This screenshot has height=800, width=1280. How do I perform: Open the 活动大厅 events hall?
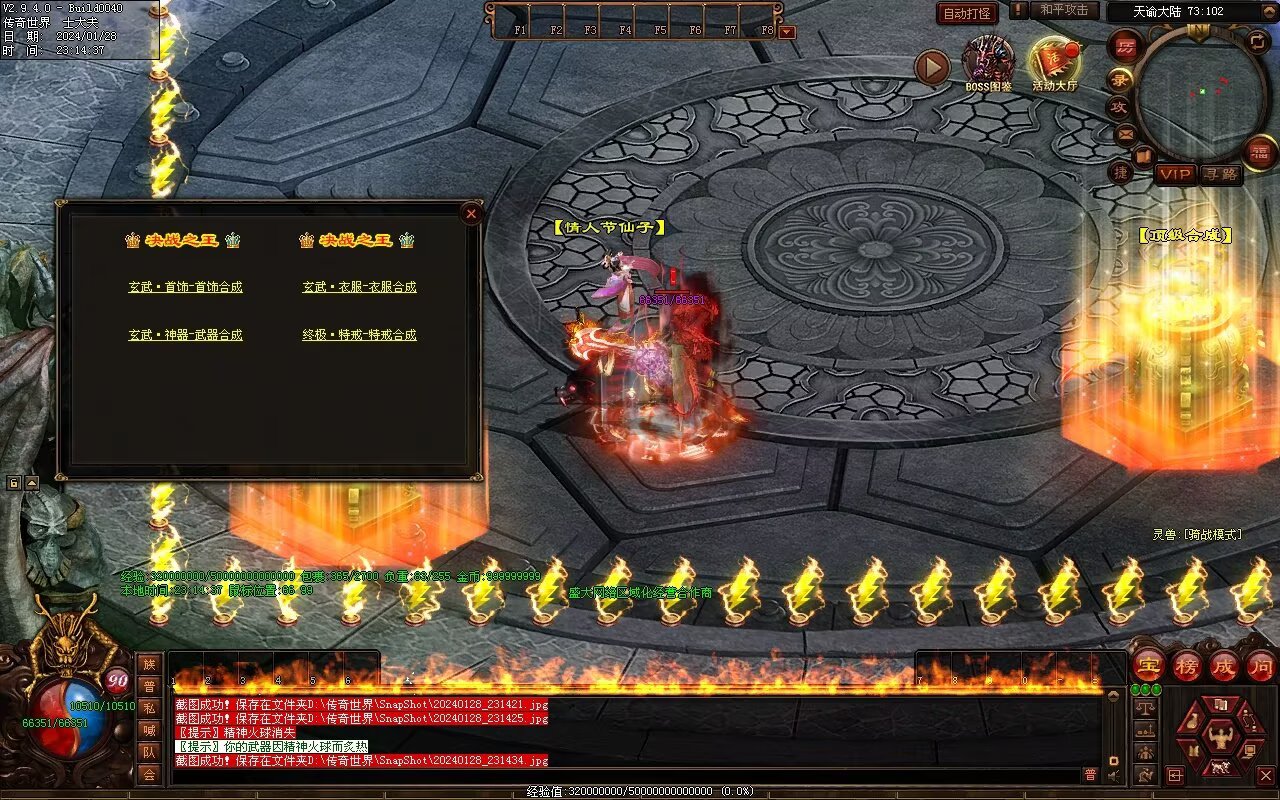(1054, 64)
